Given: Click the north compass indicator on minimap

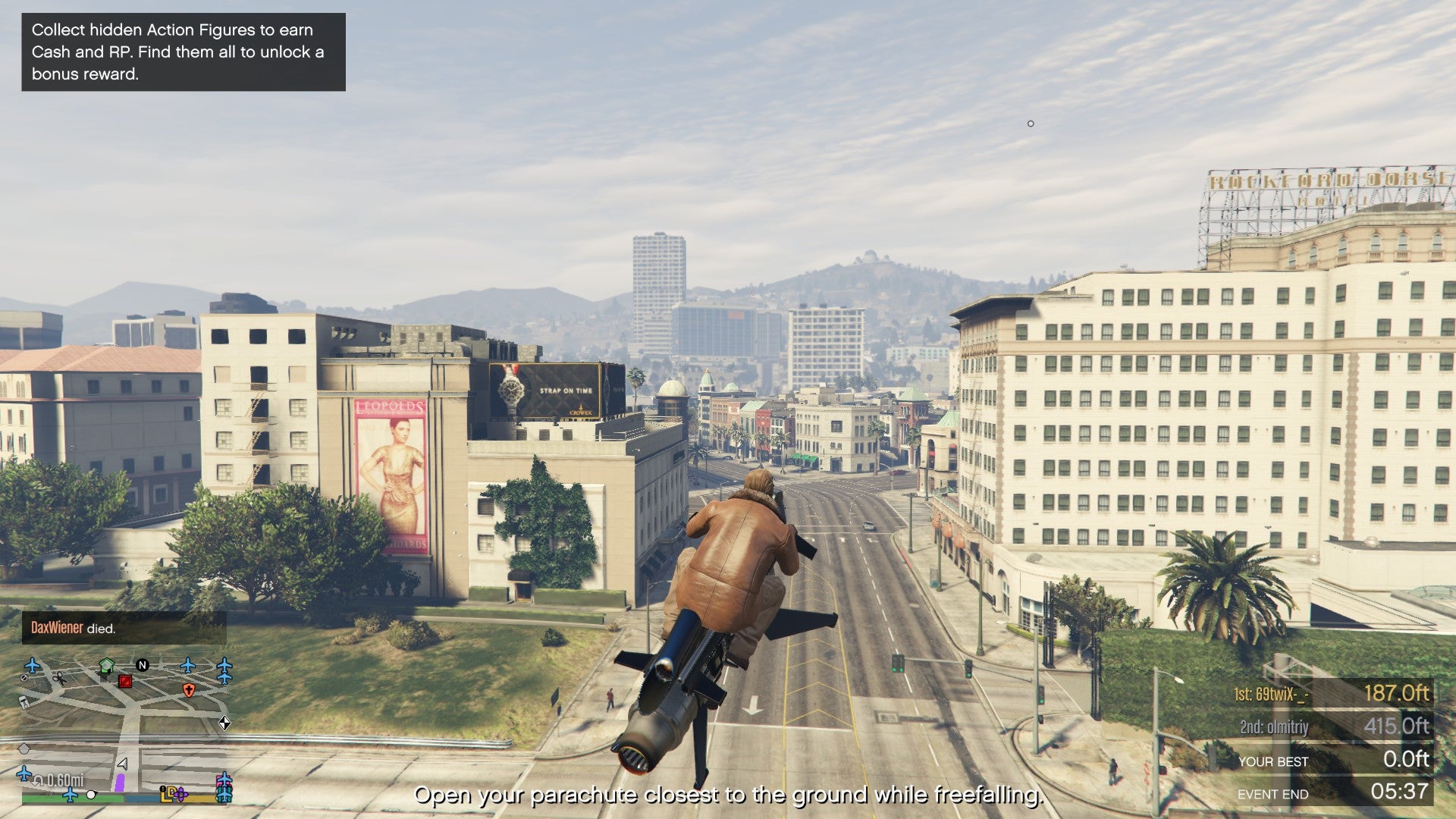Looking at the screenshot, I should pyautogui.click(x=142, y=665).
